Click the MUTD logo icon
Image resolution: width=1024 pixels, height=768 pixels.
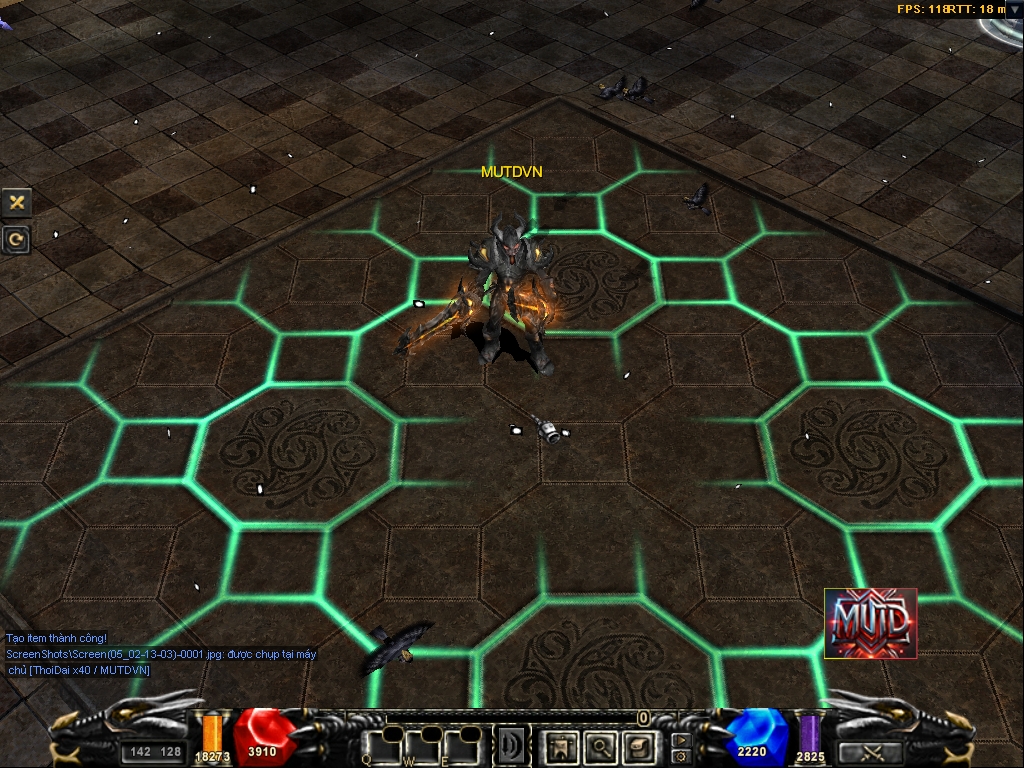coord(870,623)
